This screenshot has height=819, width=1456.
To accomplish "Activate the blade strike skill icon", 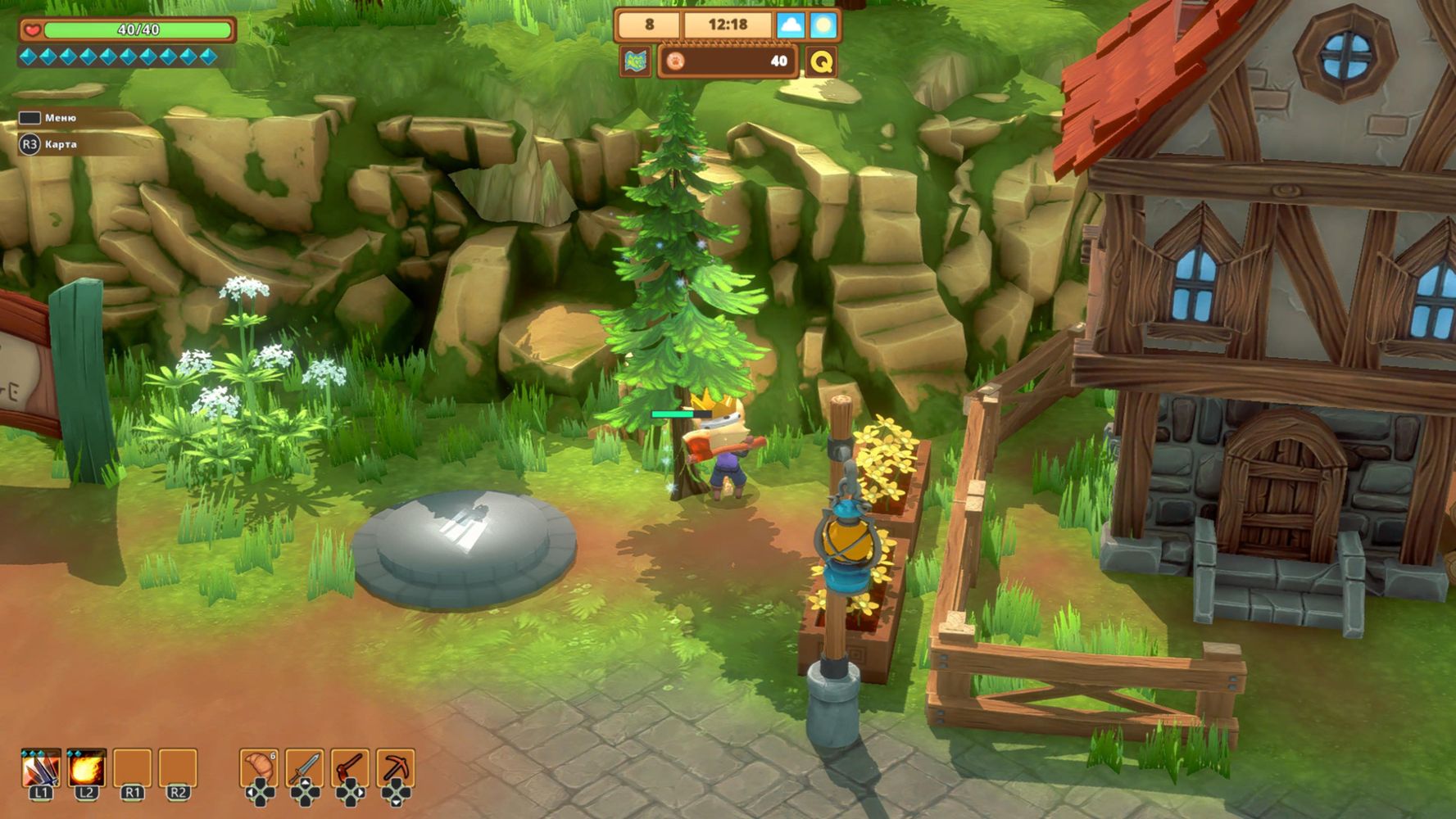I will 41,769.
